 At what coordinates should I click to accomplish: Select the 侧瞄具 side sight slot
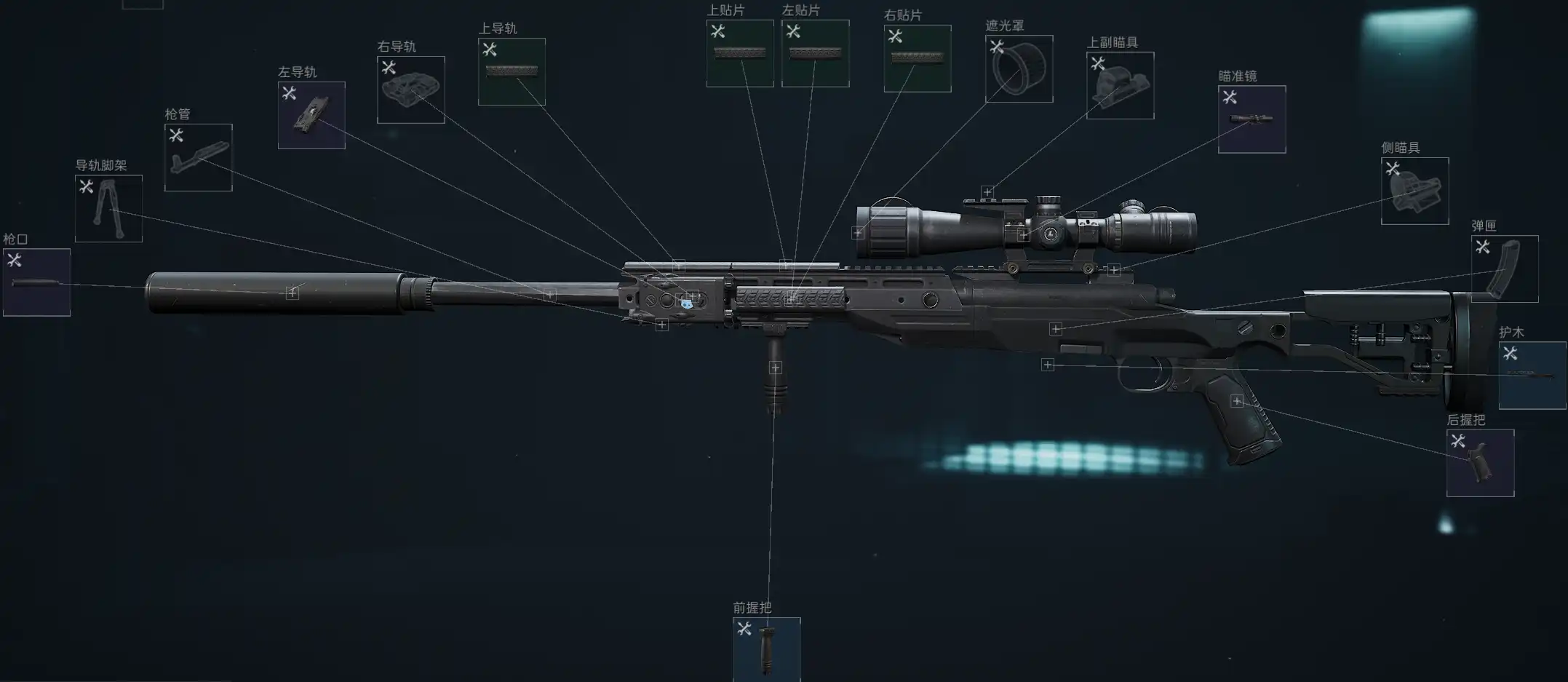(1414, 191)
